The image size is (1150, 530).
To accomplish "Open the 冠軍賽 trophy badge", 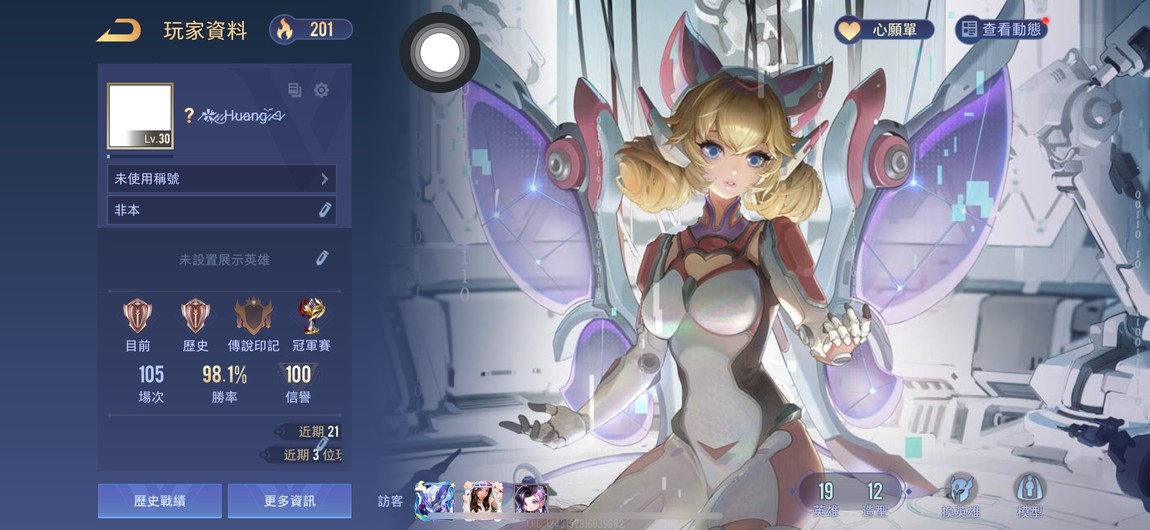I will 312,317.
